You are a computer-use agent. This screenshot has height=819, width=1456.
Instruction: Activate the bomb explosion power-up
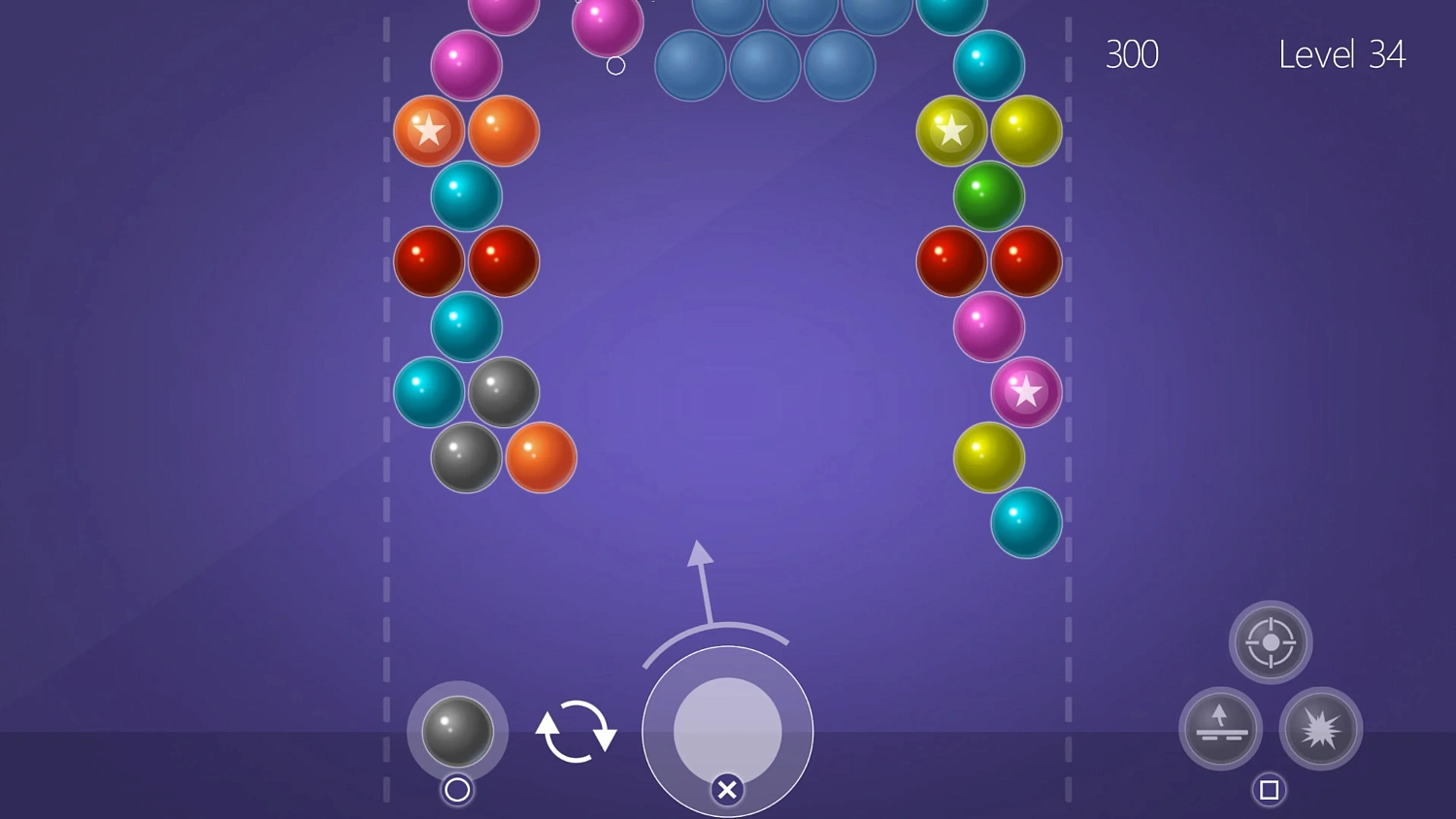1322,730
